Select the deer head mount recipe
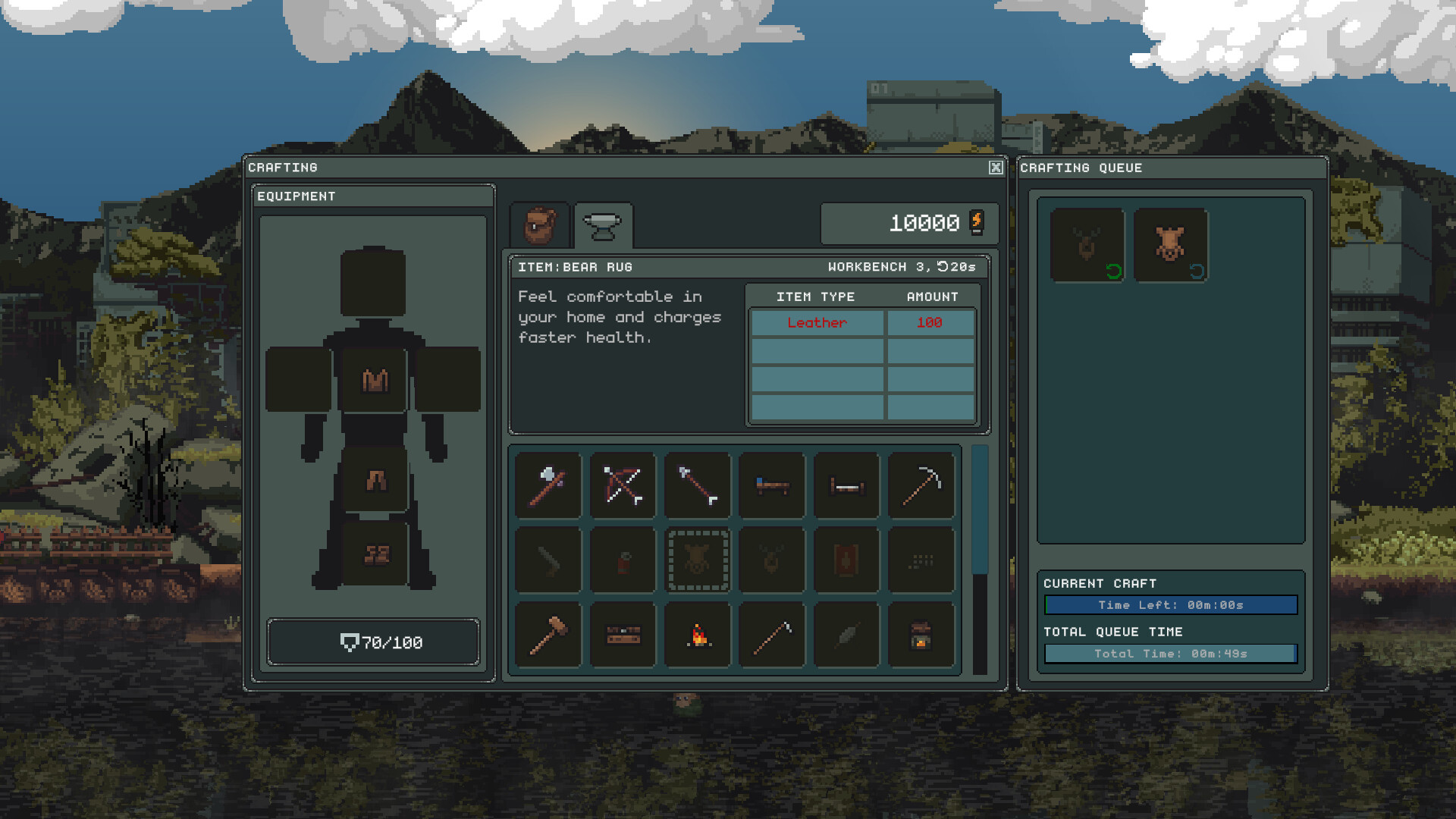 771,560
